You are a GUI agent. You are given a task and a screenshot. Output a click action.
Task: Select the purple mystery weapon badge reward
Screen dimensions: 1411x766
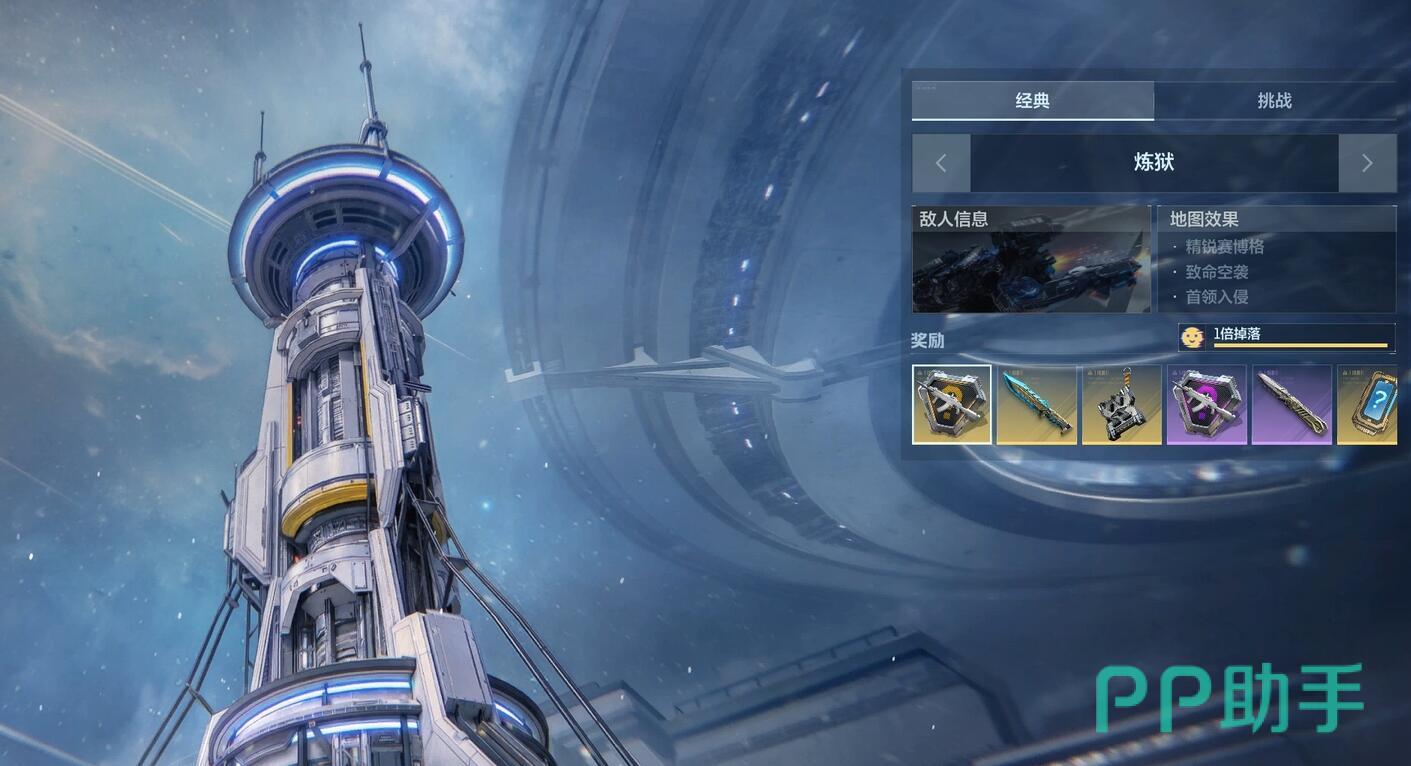coord(1207,404)
